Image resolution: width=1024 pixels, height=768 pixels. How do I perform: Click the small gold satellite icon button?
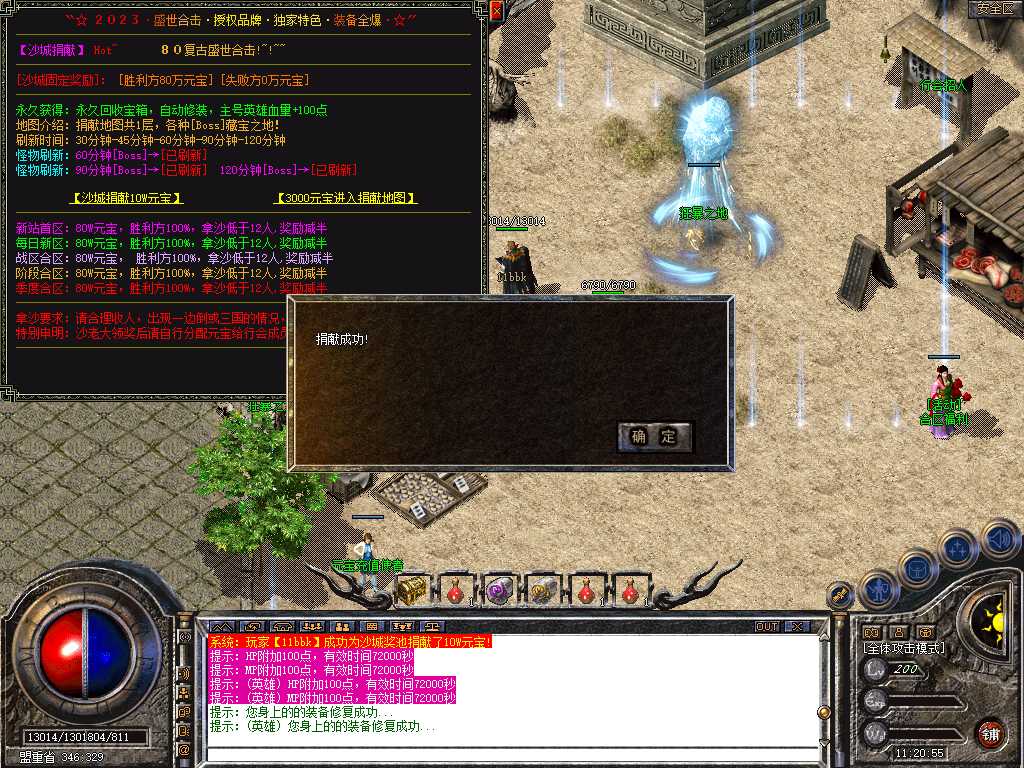point(842,595)
